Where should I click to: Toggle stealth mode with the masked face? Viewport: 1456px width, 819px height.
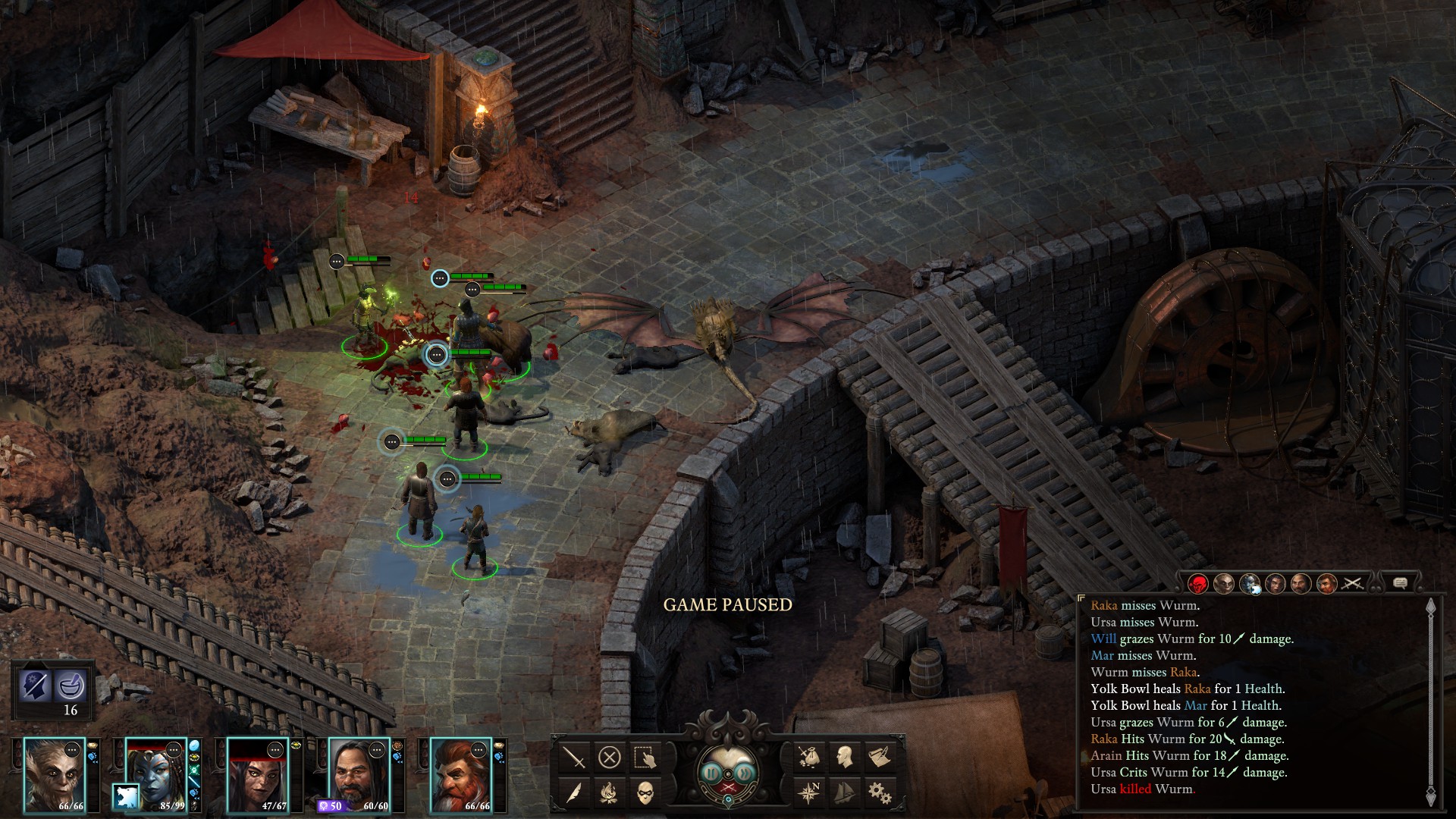[x=645, y=792]
